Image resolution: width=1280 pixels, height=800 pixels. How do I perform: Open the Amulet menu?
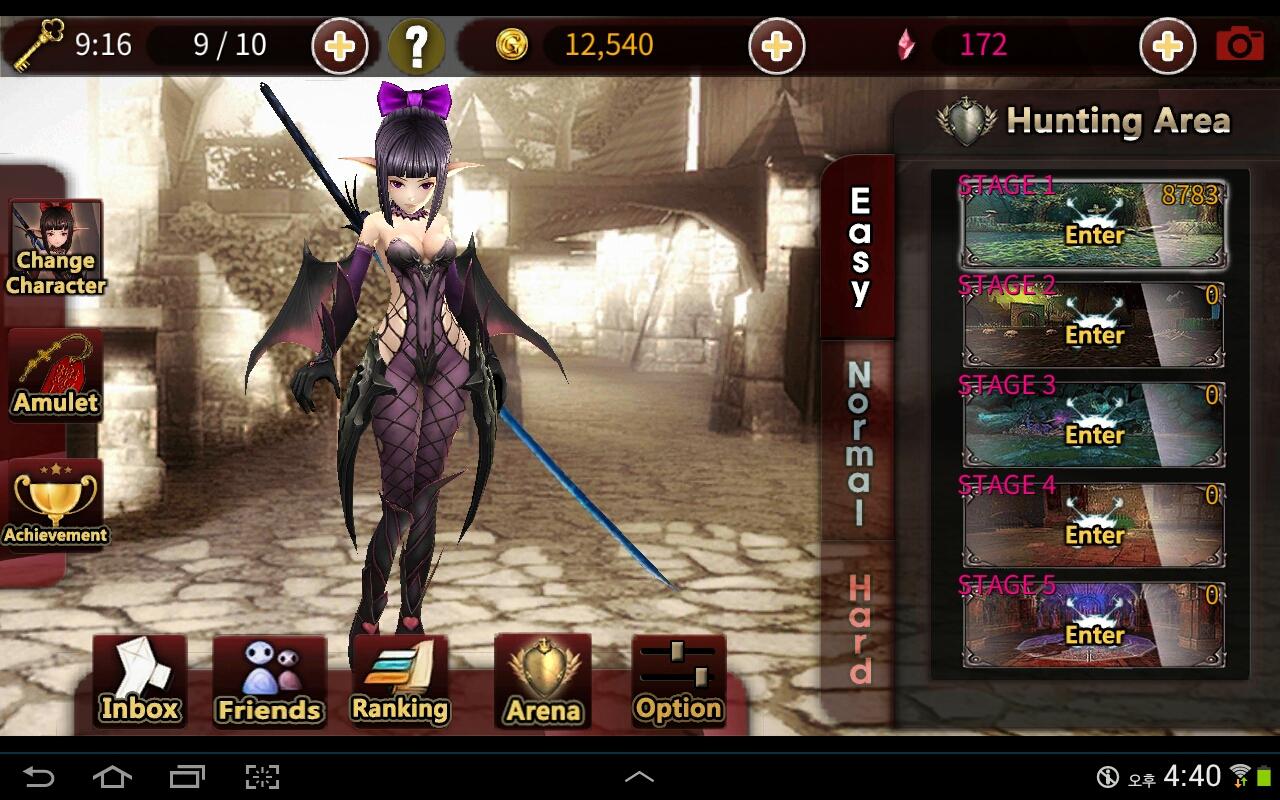56,375
